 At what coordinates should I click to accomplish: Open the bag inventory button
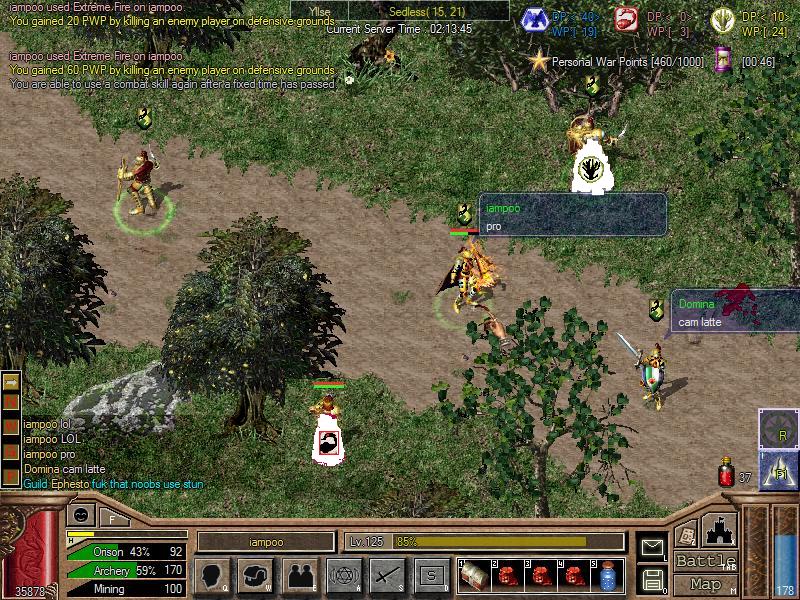coord(255,575)
